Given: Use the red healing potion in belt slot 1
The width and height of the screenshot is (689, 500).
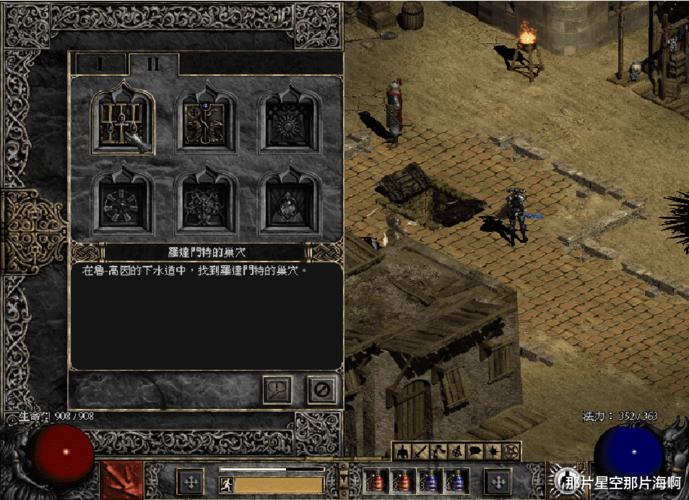Looking at the screenshot, I should coord(378,481).
